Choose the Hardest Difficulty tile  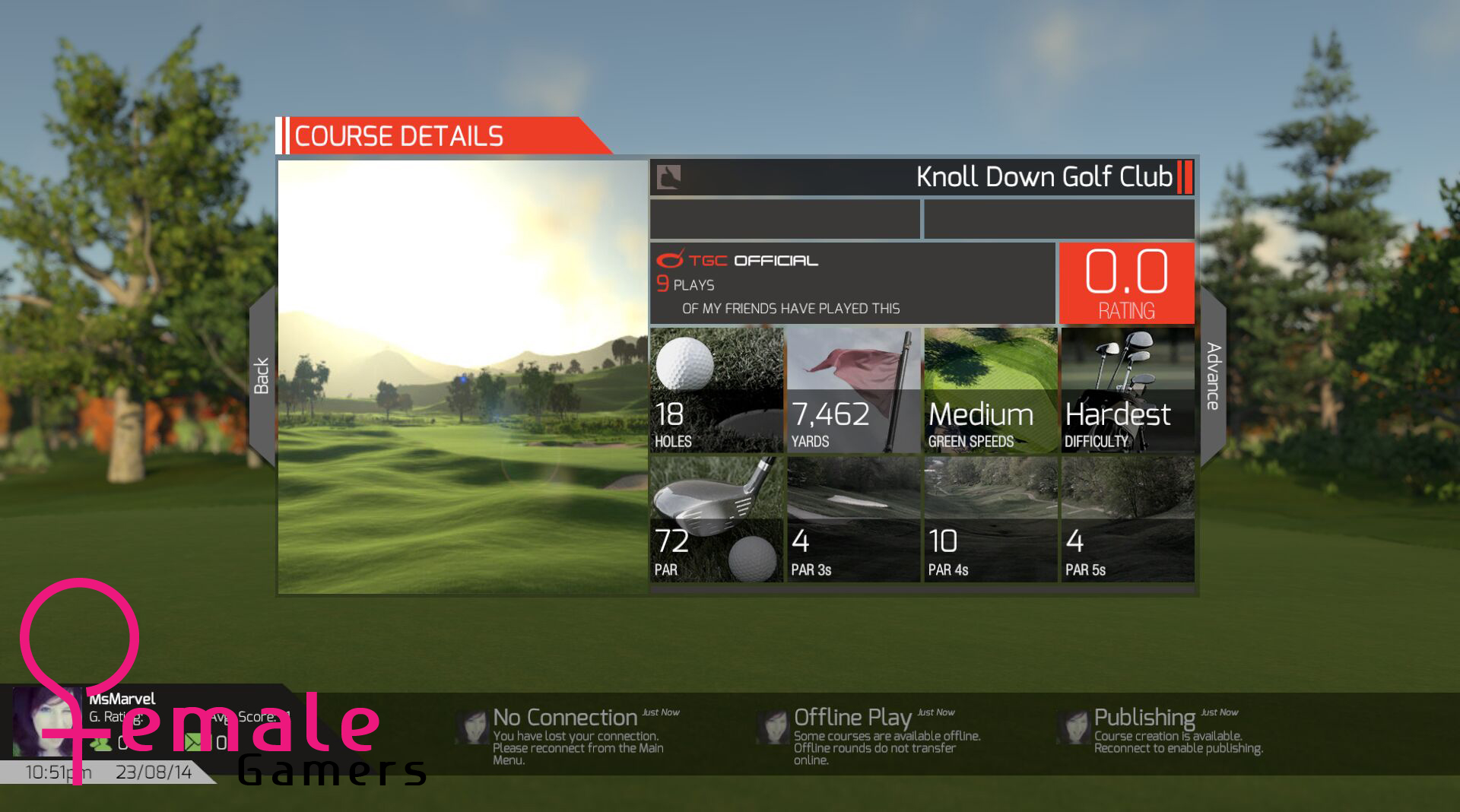pos(1127,390)
